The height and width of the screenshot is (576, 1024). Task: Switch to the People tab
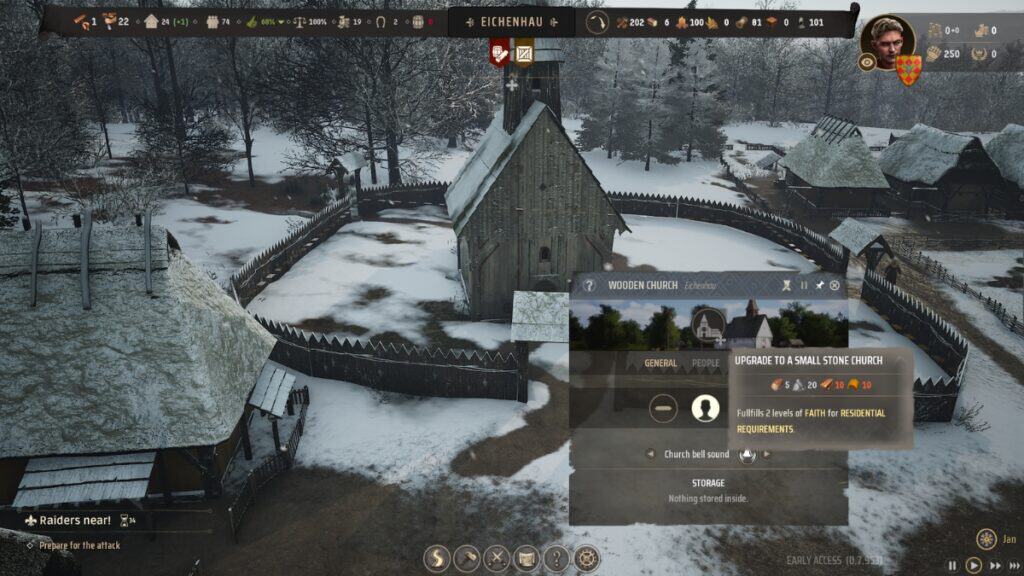click(706, 363)
